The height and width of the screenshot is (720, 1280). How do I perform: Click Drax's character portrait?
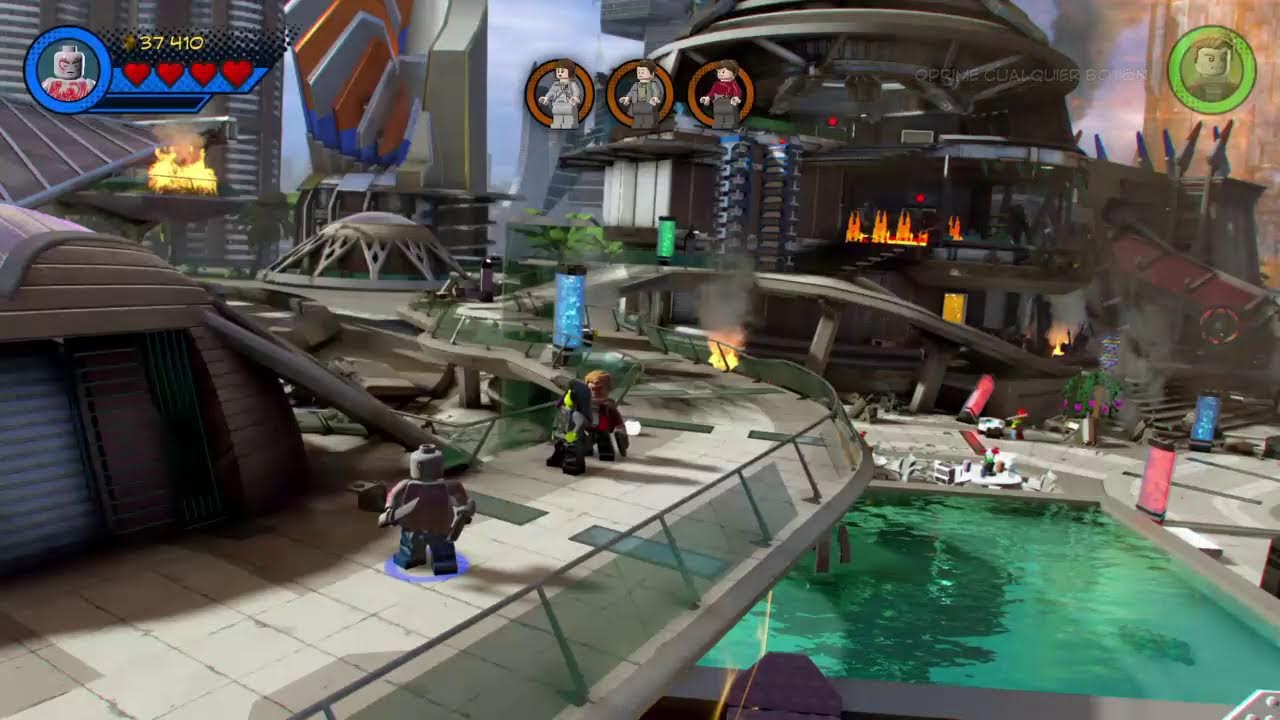point(68,69)
